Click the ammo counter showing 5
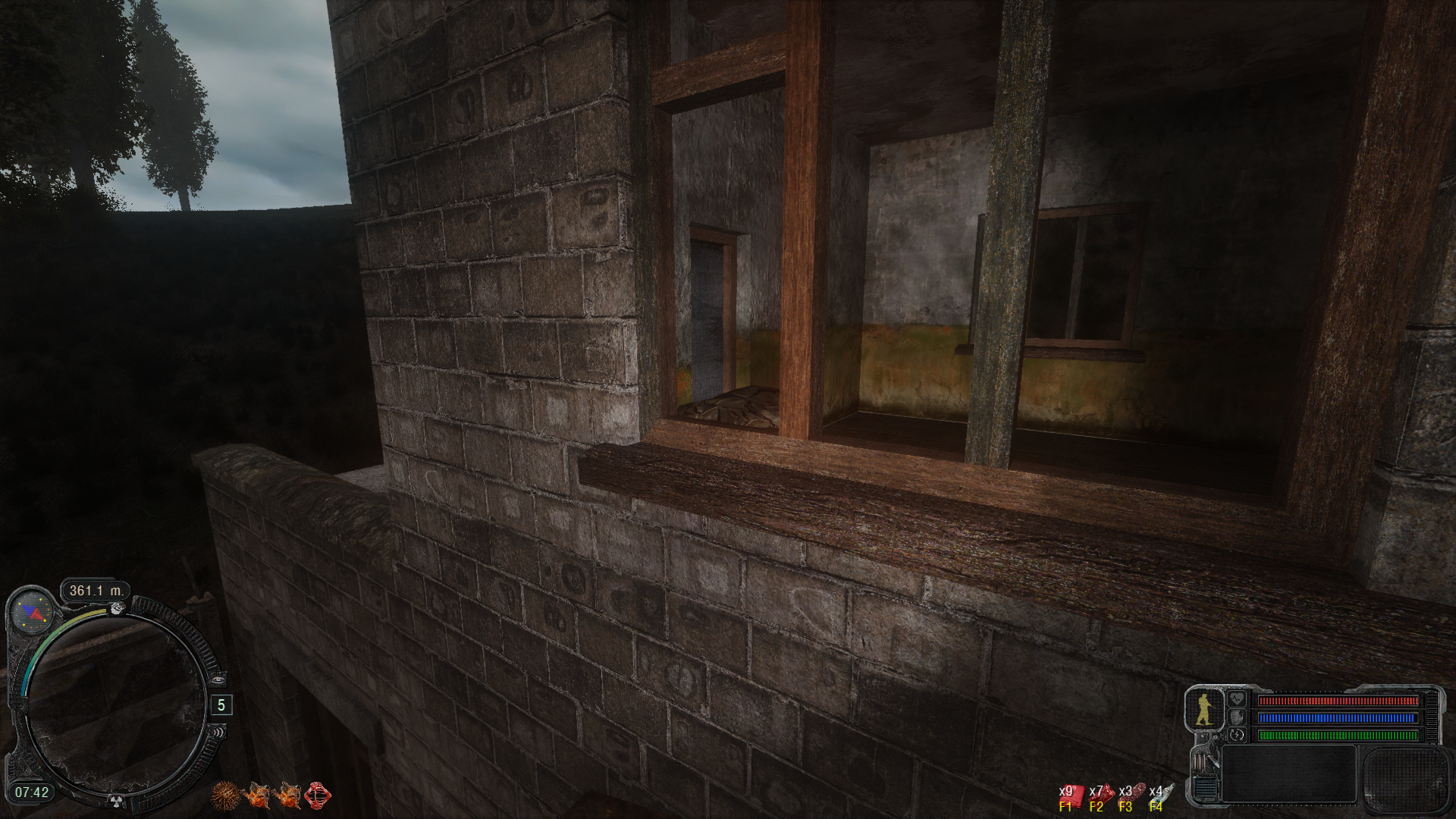This screenshot has height=819, width=1456. point(221,704)
